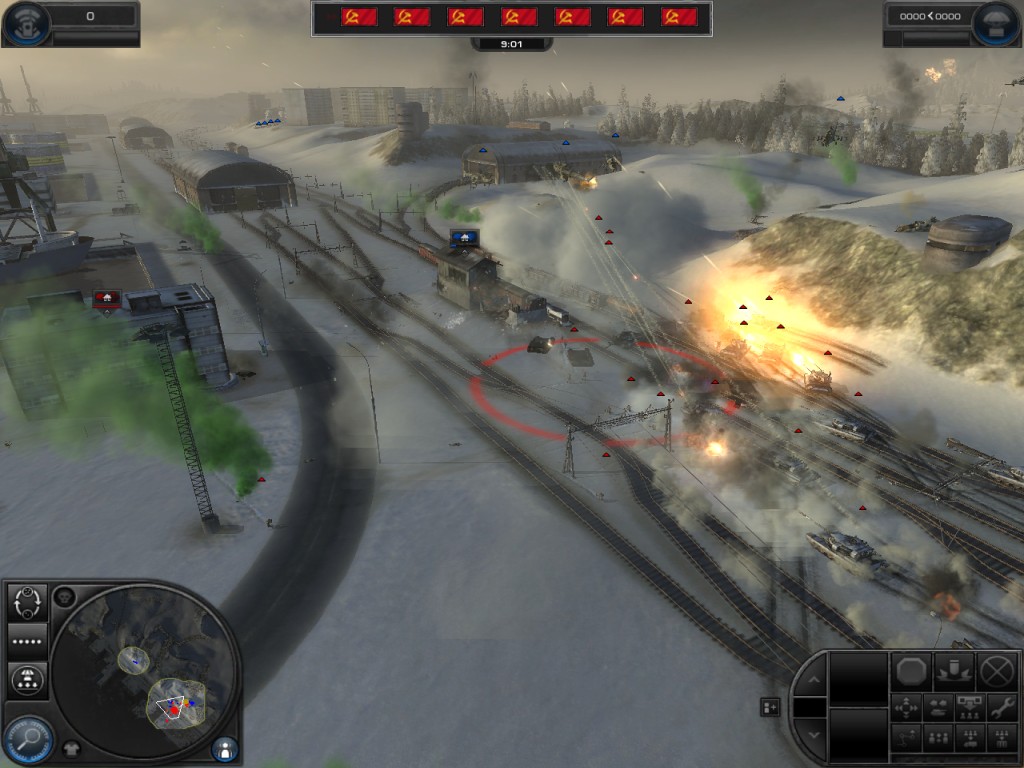Open the tactical aid parachute icon
The width and height of the screenshot is (1024, 768).
click(x=997, y=20)
